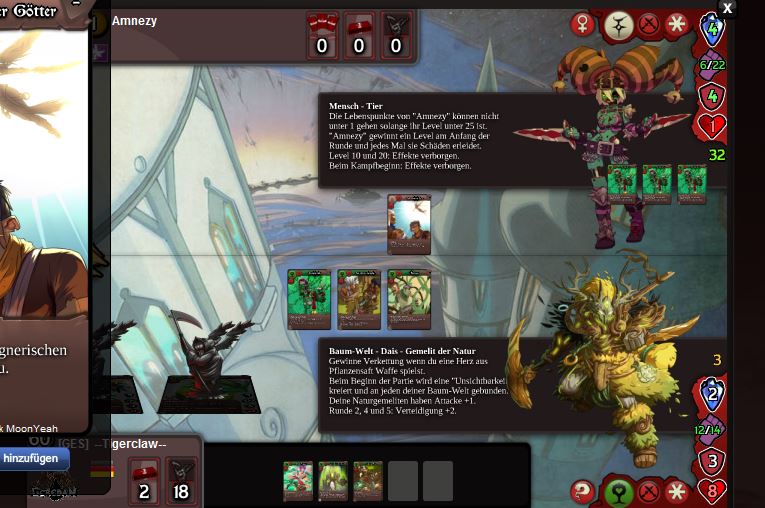Click the green tree guild icon below Dais

point(616,492)
